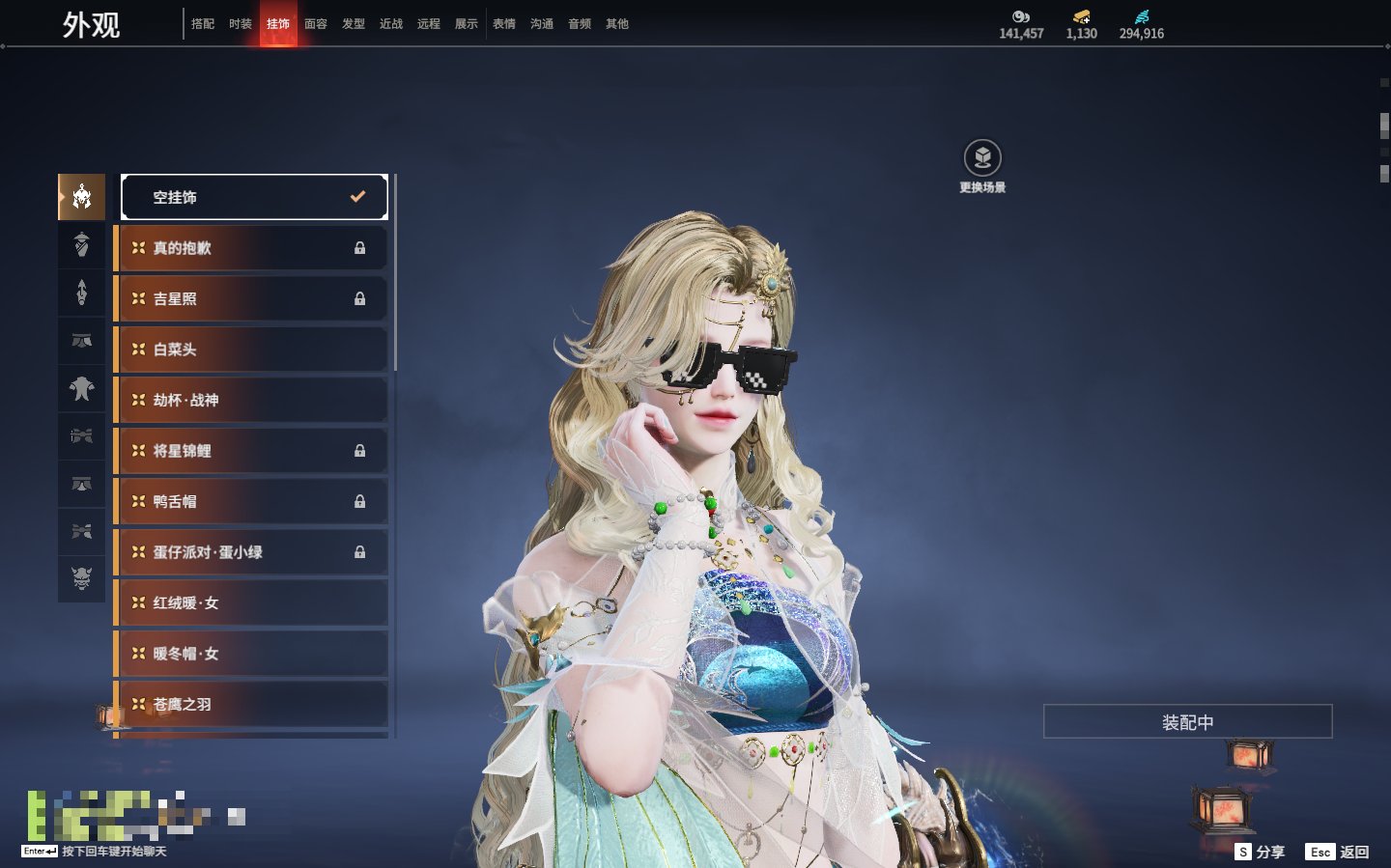
Task: Click the 将星锦鲤 list entry
Action: 251,451
